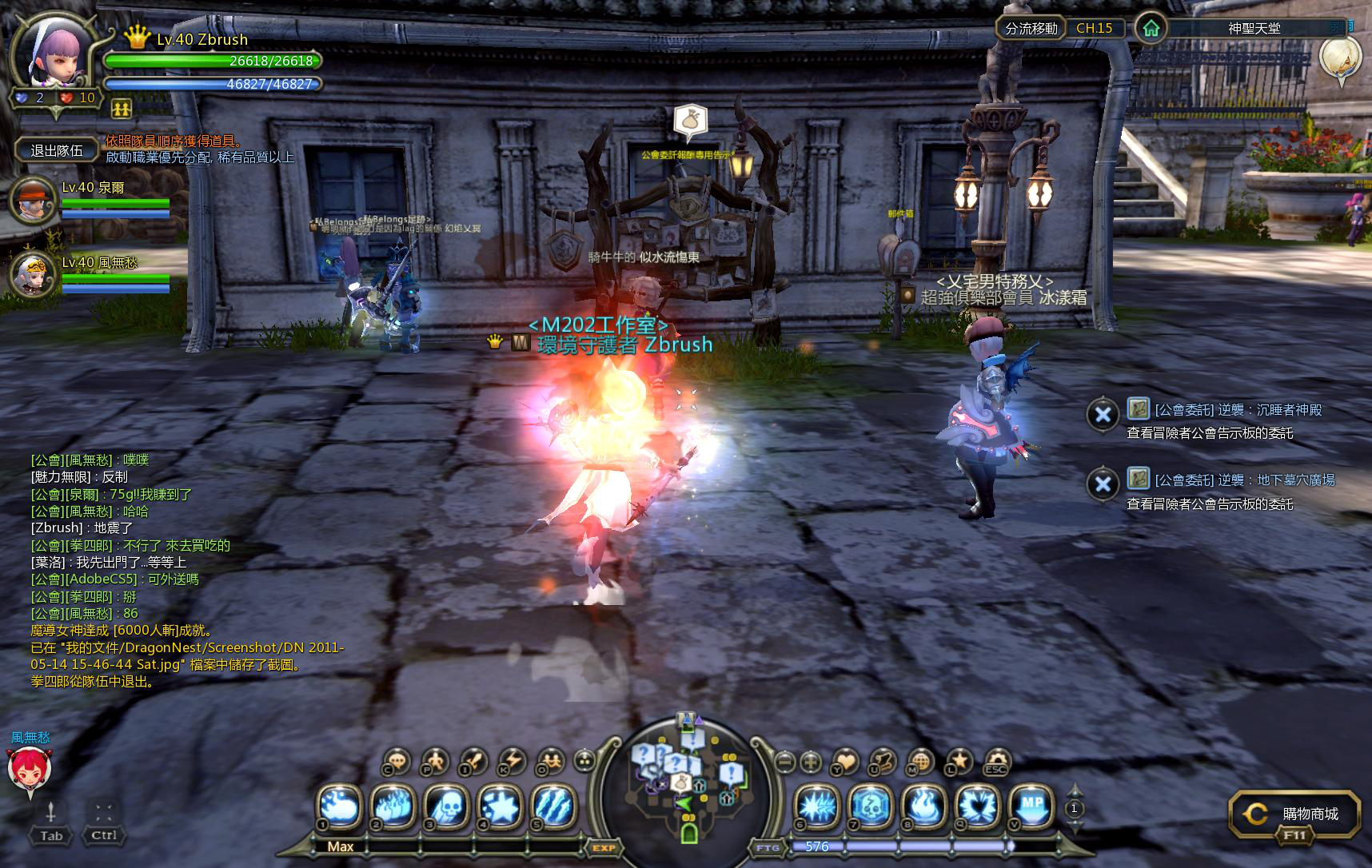Close the 沉睡者神殿 guild quest tracker
The height and width of the screenshot is (868, 1372).
tap(1103, 414)
